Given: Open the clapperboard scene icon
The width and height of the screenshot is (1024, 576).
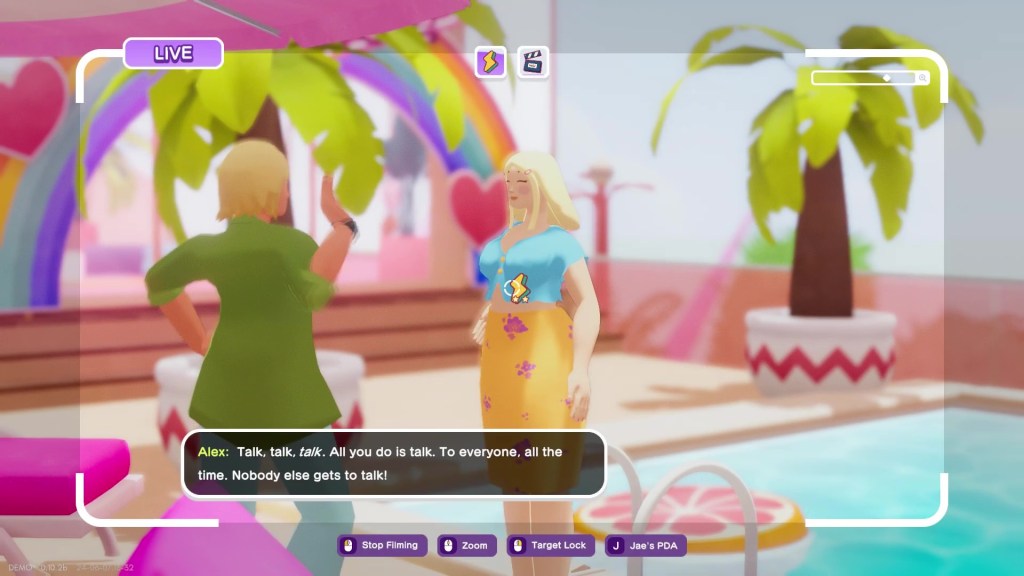Looking at the screenshot, I should click(533, 62).
